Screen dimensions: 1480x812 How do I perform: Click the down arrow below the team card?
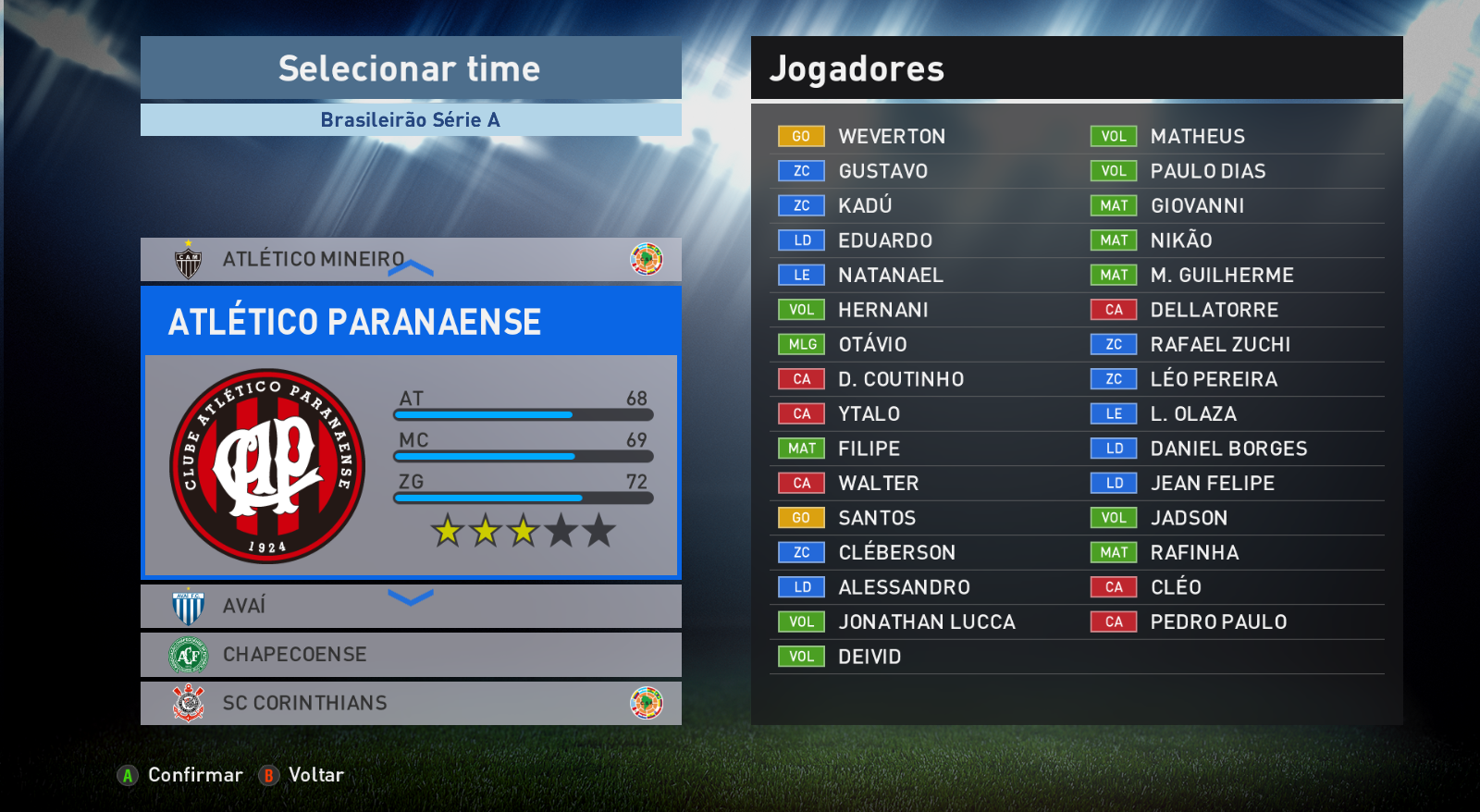(411, 597)
